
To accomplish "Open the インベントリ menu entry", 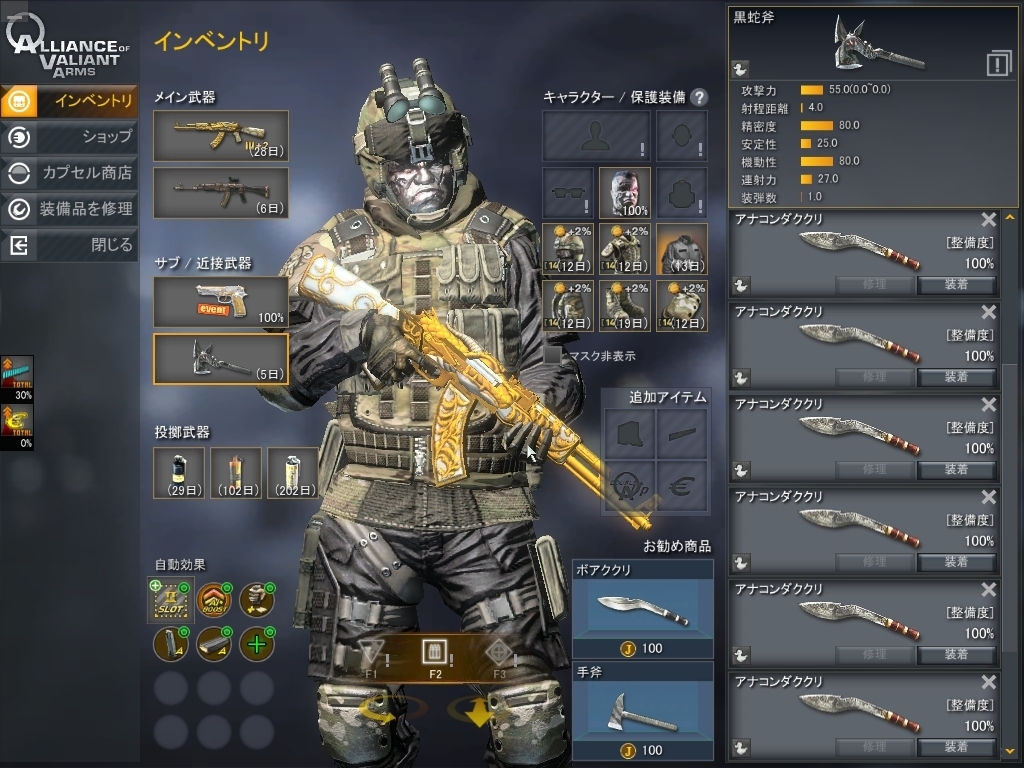I will pyautogui.click(x=70, y=101).
